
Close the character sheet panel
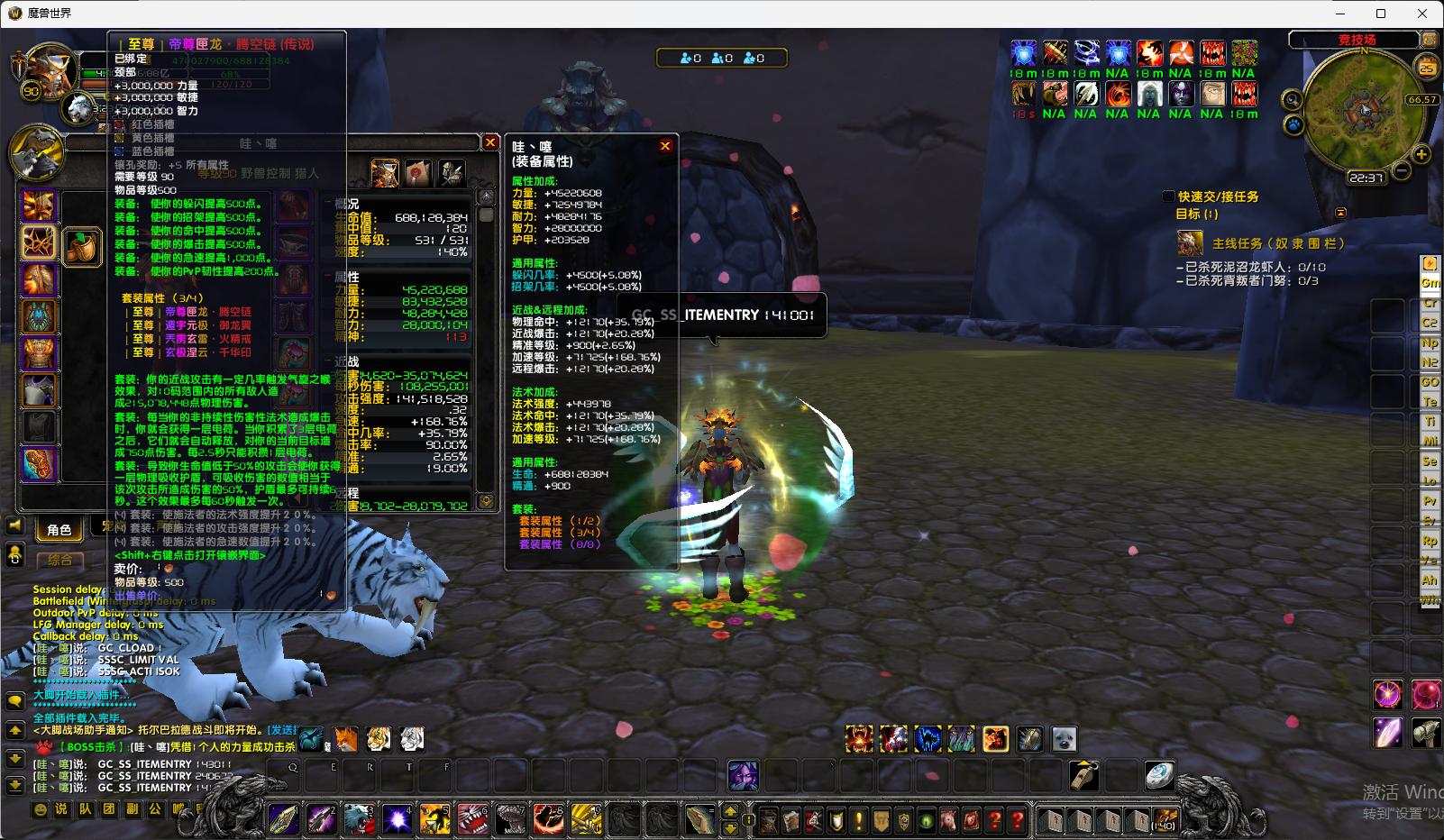point(490,142)
